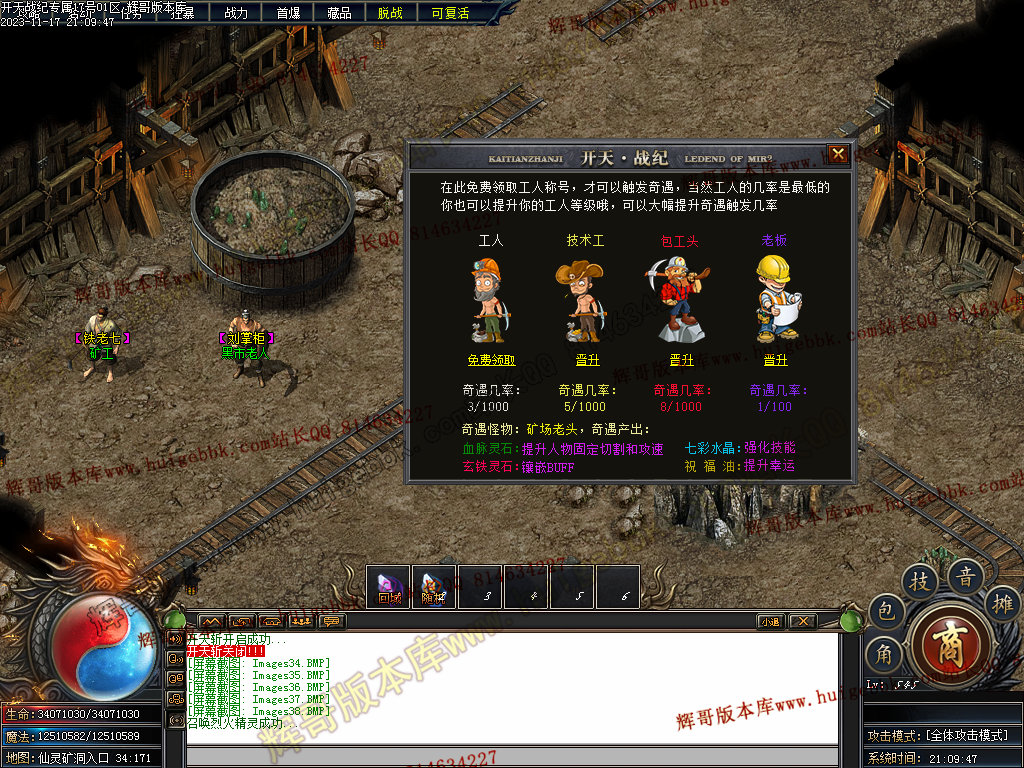The height and width of the screenshot is (768, 1024).
Task: Click the 小退 button above the chat
Action: (x=770, y=621)
